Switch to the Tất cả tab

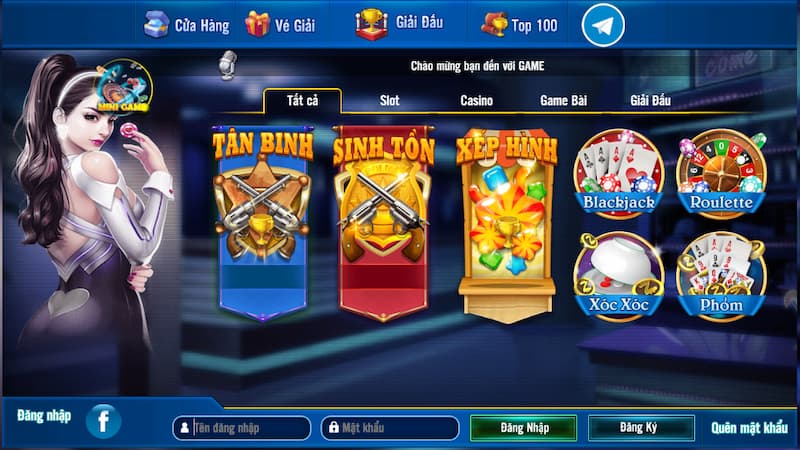(302, 101)
